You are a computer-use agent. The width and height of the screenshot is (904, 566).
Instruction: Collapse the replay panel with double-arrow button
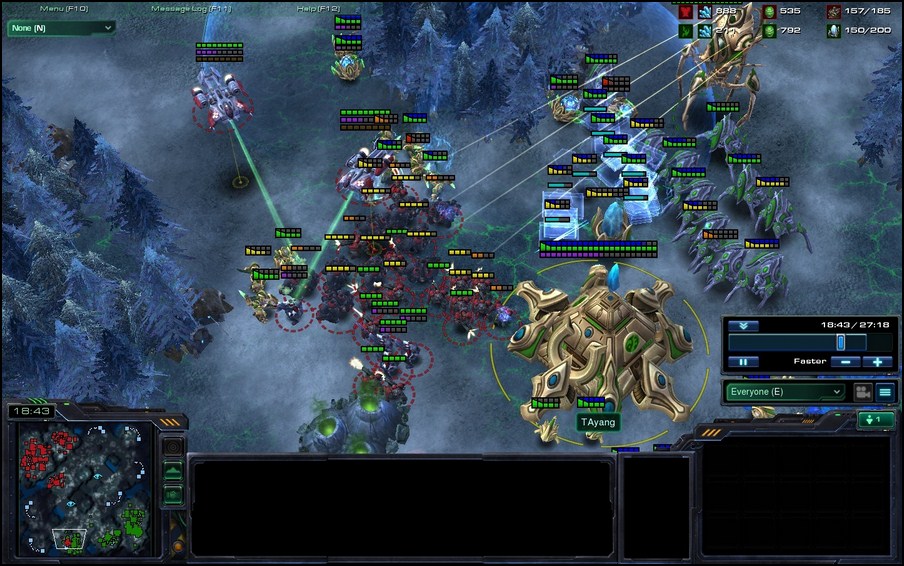(743, 326)
